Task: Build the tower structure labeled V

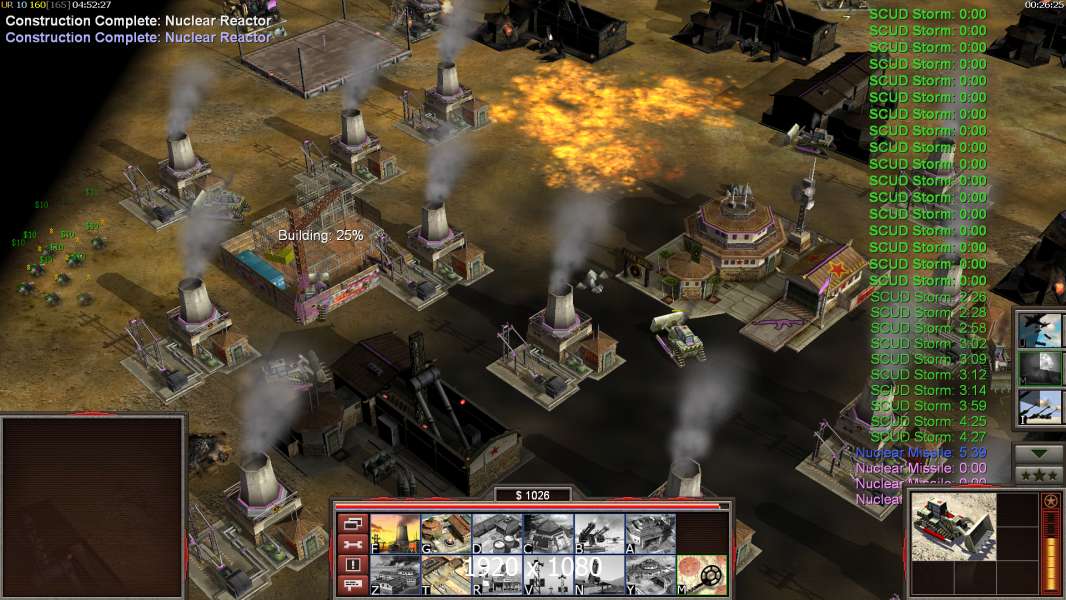Action: (x=548, y=575)
